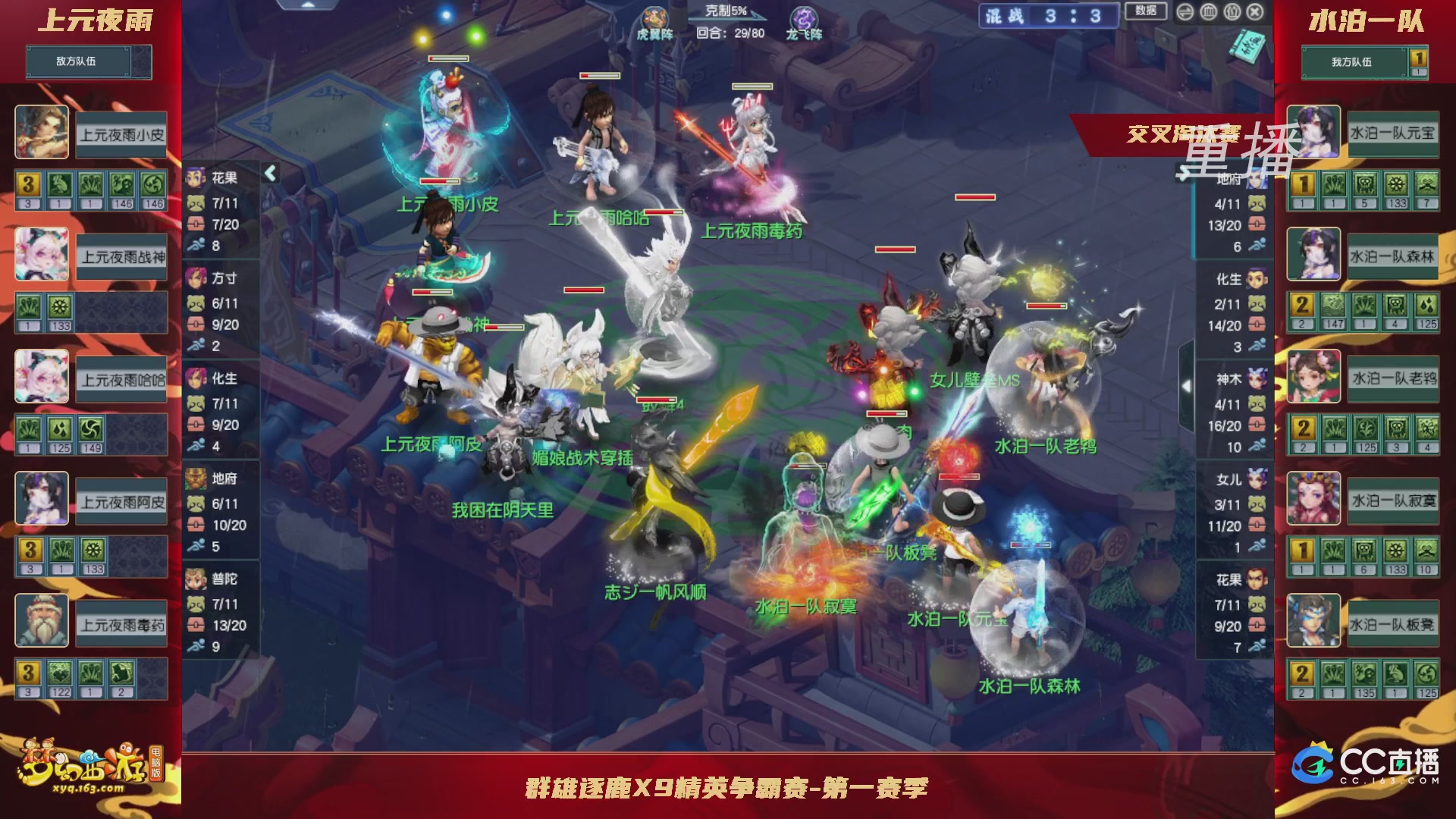
Task: Click 上元夜雨小皮's portrait thumbnail
Action: coord(42,133)
